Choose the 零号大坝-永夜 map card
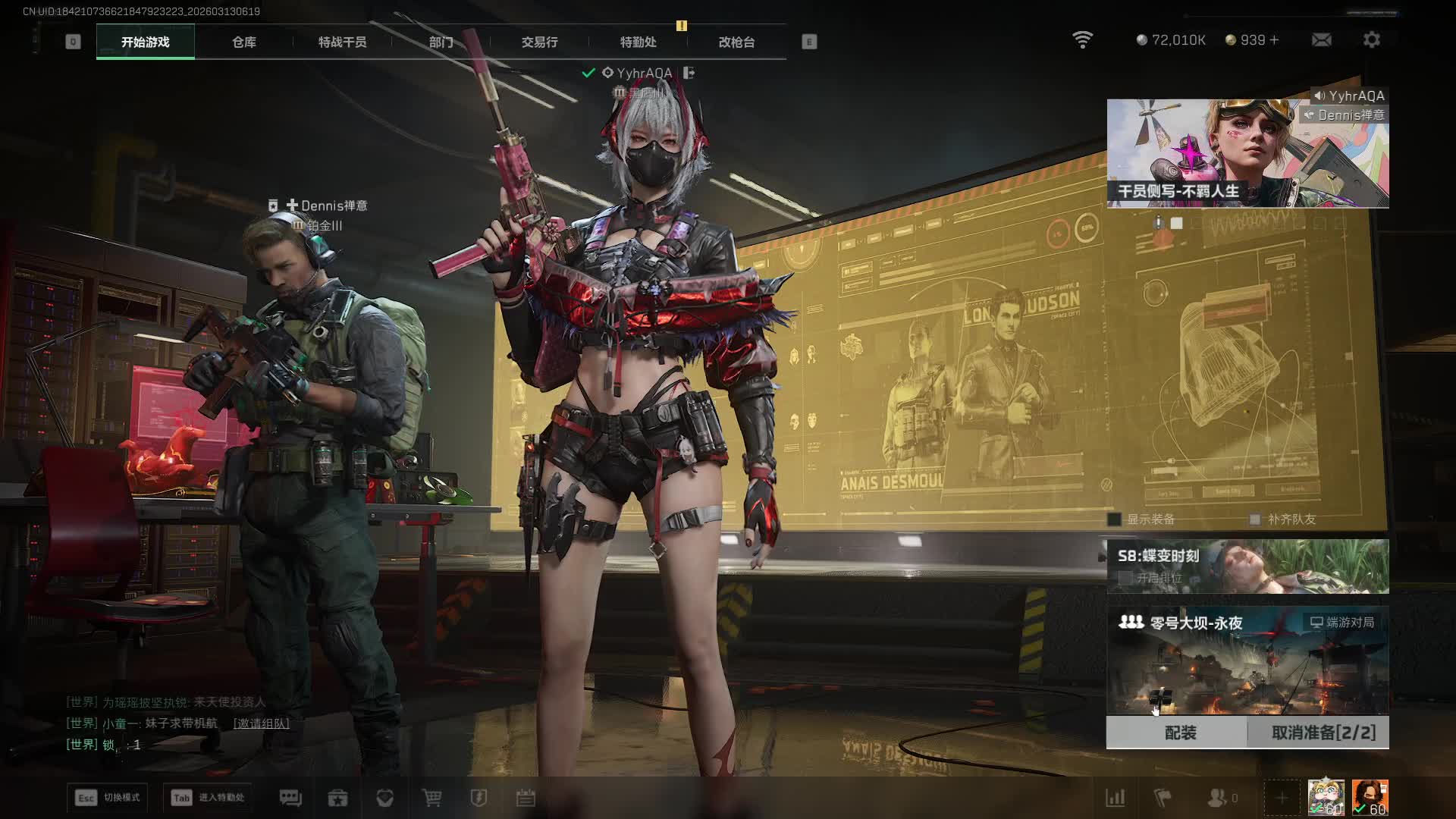 [1247, 661]
